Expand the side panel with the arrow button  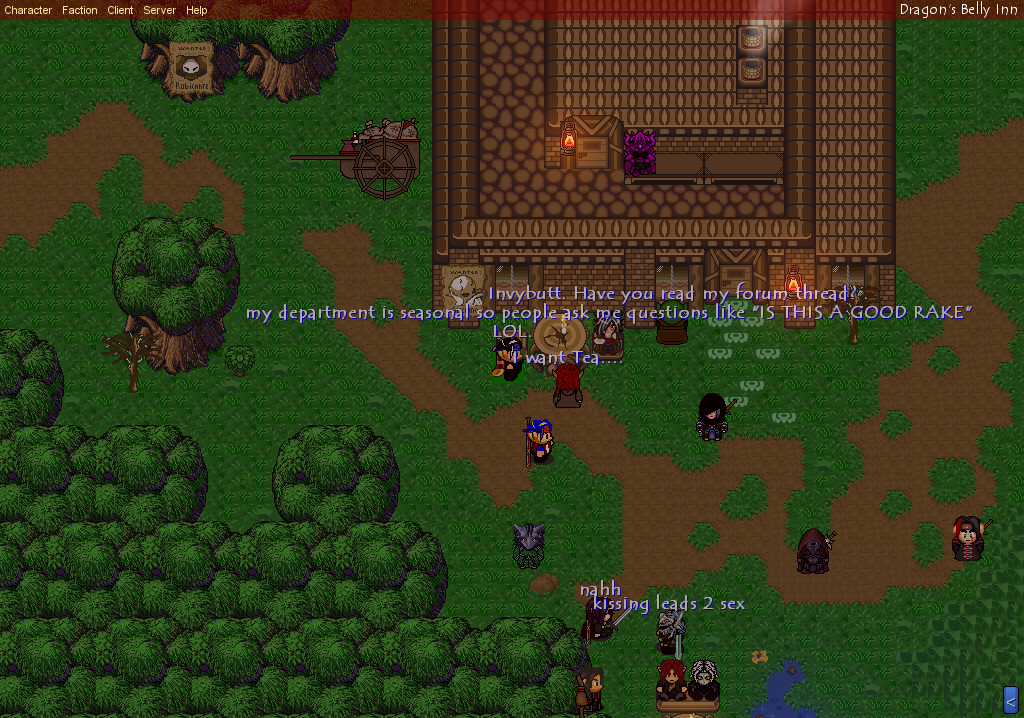pos(1010,701)
